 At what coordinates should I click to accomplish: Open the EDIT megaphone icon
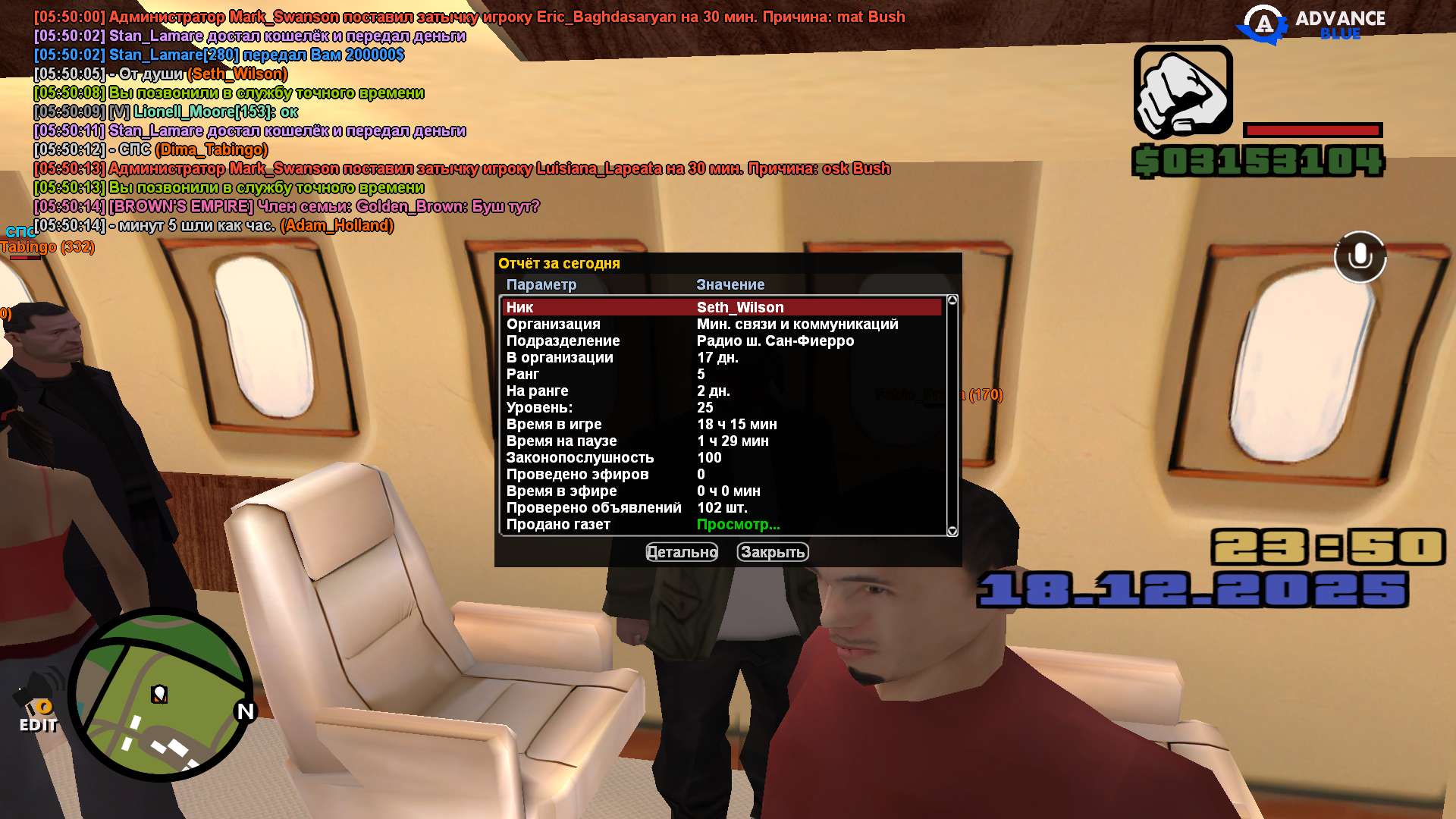(x=38, y=705)
